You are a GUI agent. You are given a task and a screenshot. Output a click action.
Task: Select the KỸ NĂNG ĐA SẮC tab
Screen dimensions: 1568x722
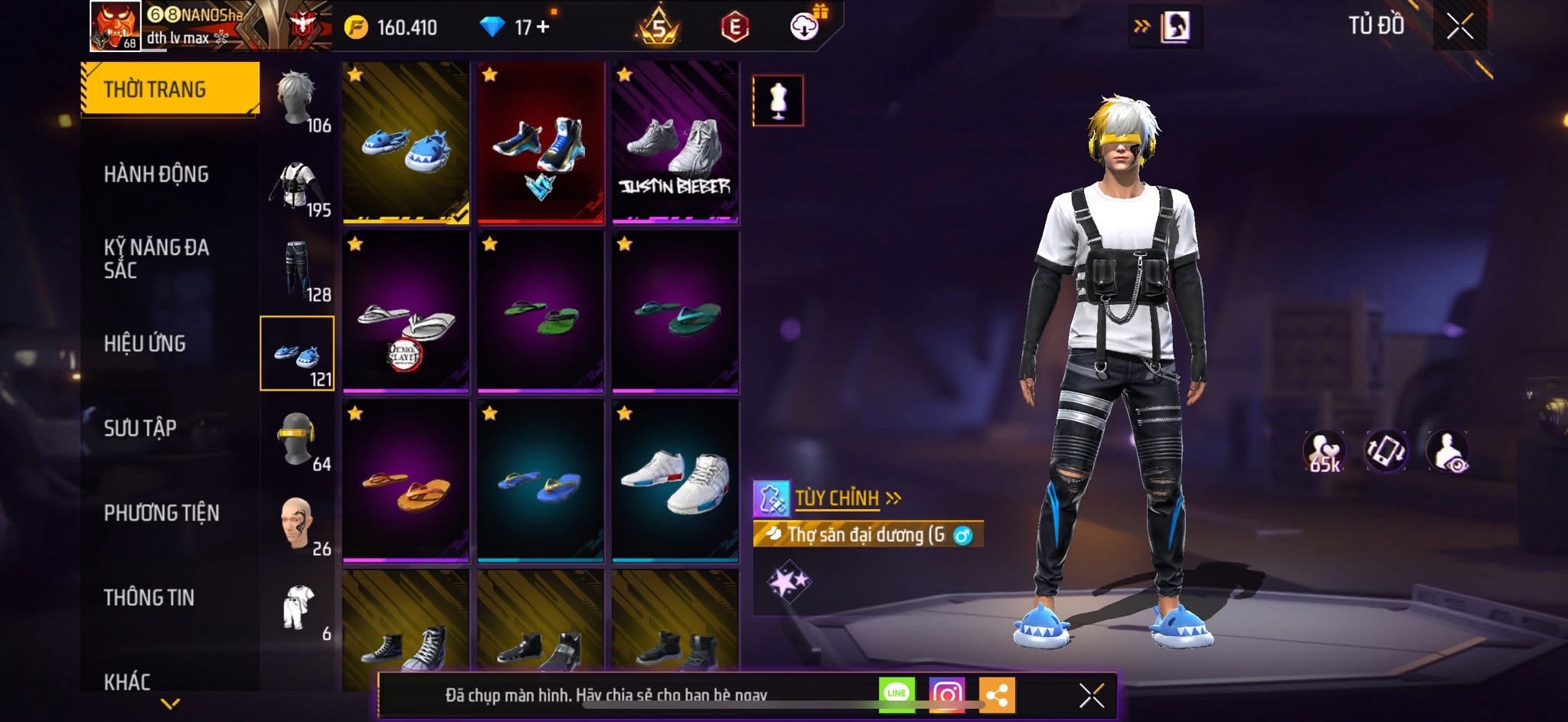[156, 259]
